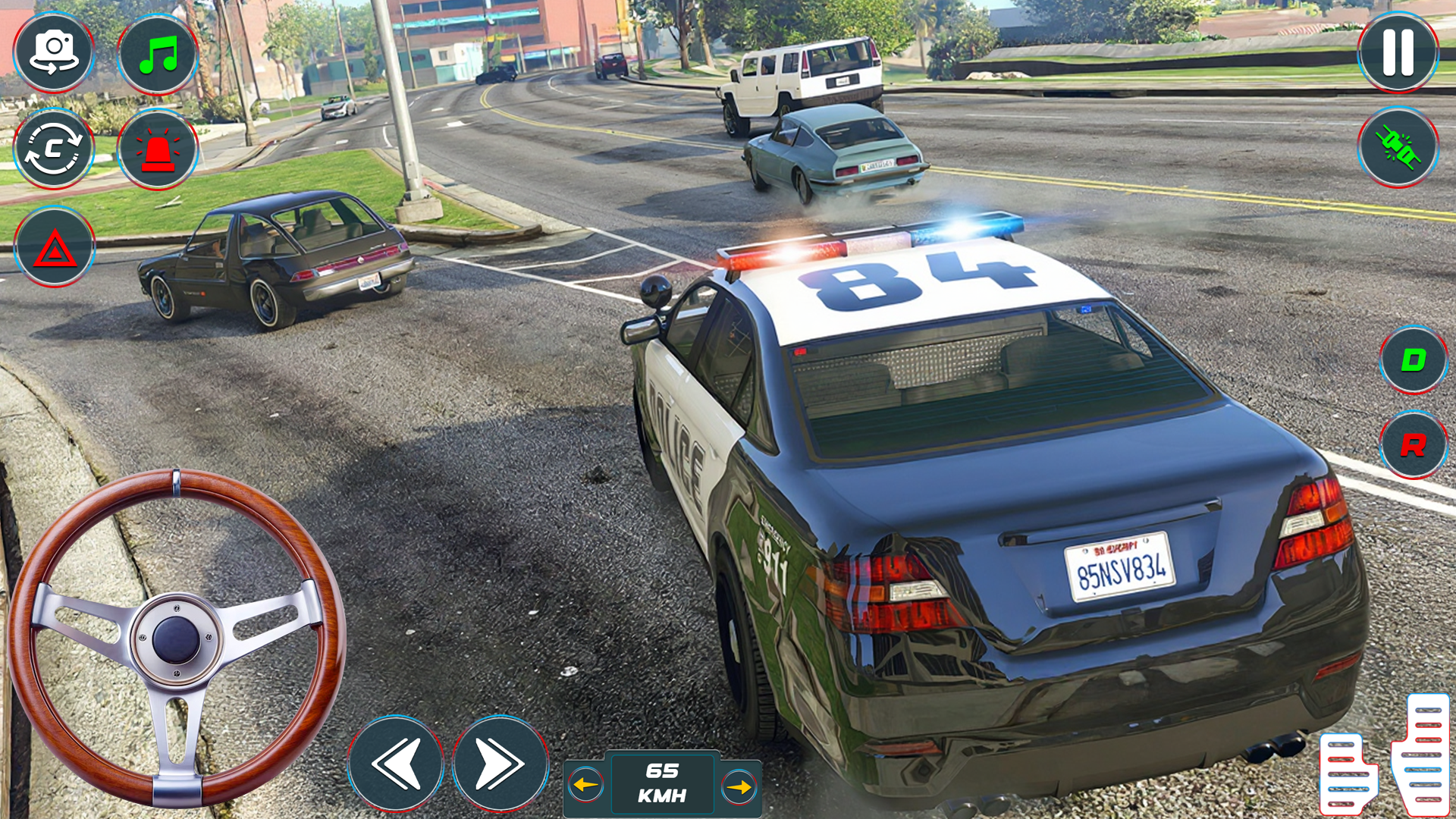Pause the game
1456x819 pixels.
click(x=1398, y=52)
